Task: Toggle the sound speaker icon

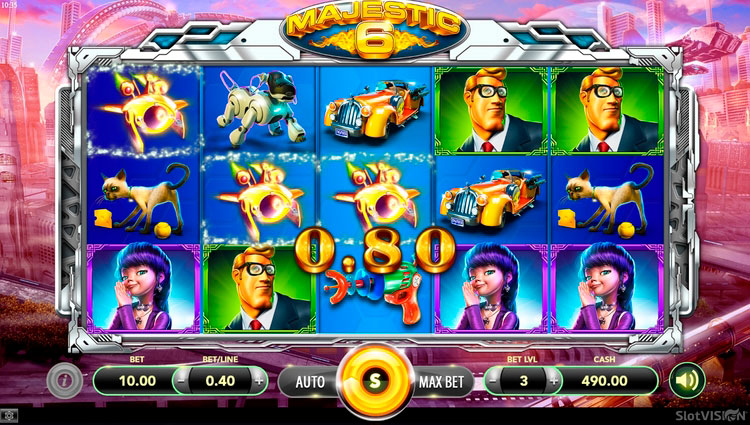Action: pyautogui.click(x=687, y=380)
